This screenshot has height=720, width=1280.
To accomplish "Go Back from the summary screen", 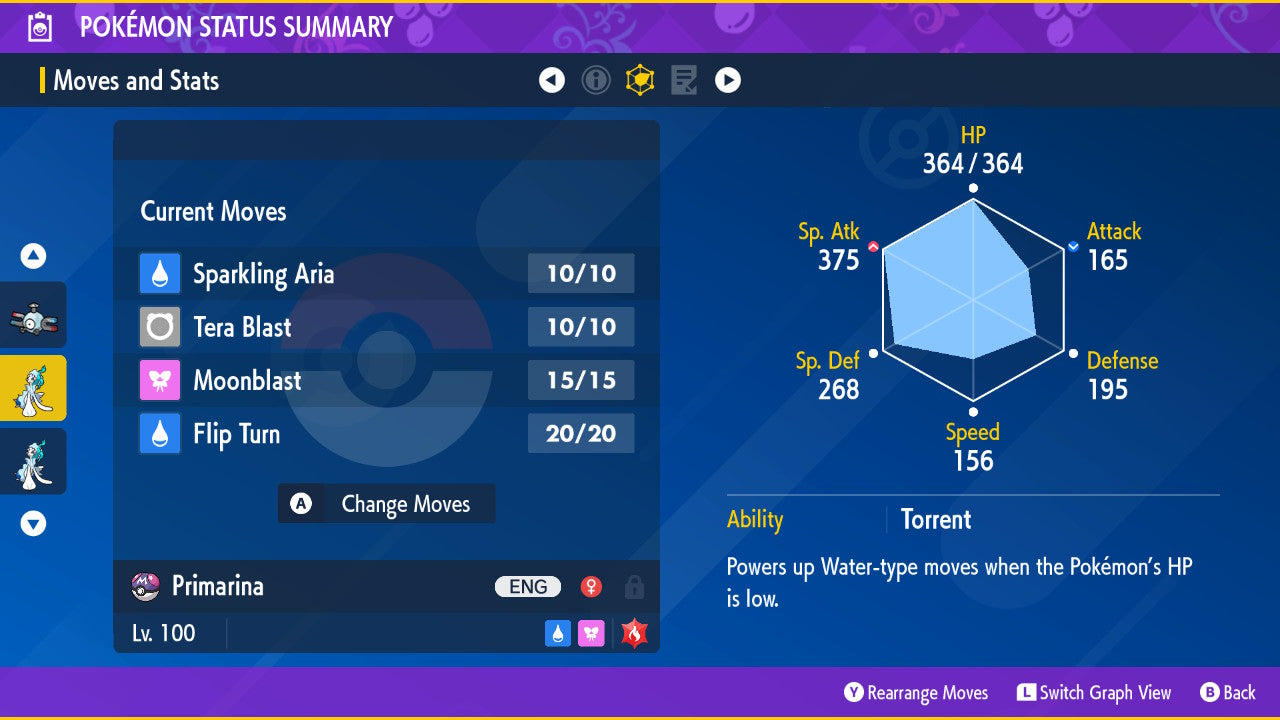I will point(1227,693).
